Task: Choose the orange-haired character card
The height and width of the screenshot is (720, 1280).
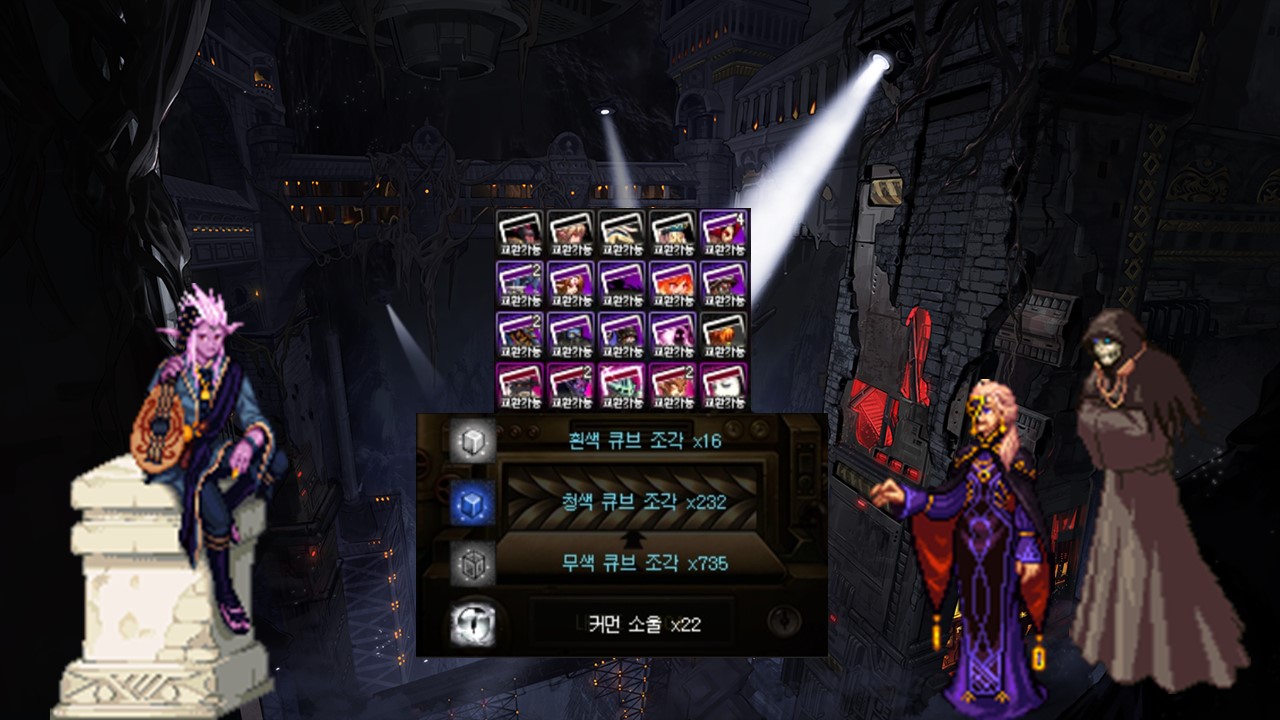Action: [x=673, y=285]
